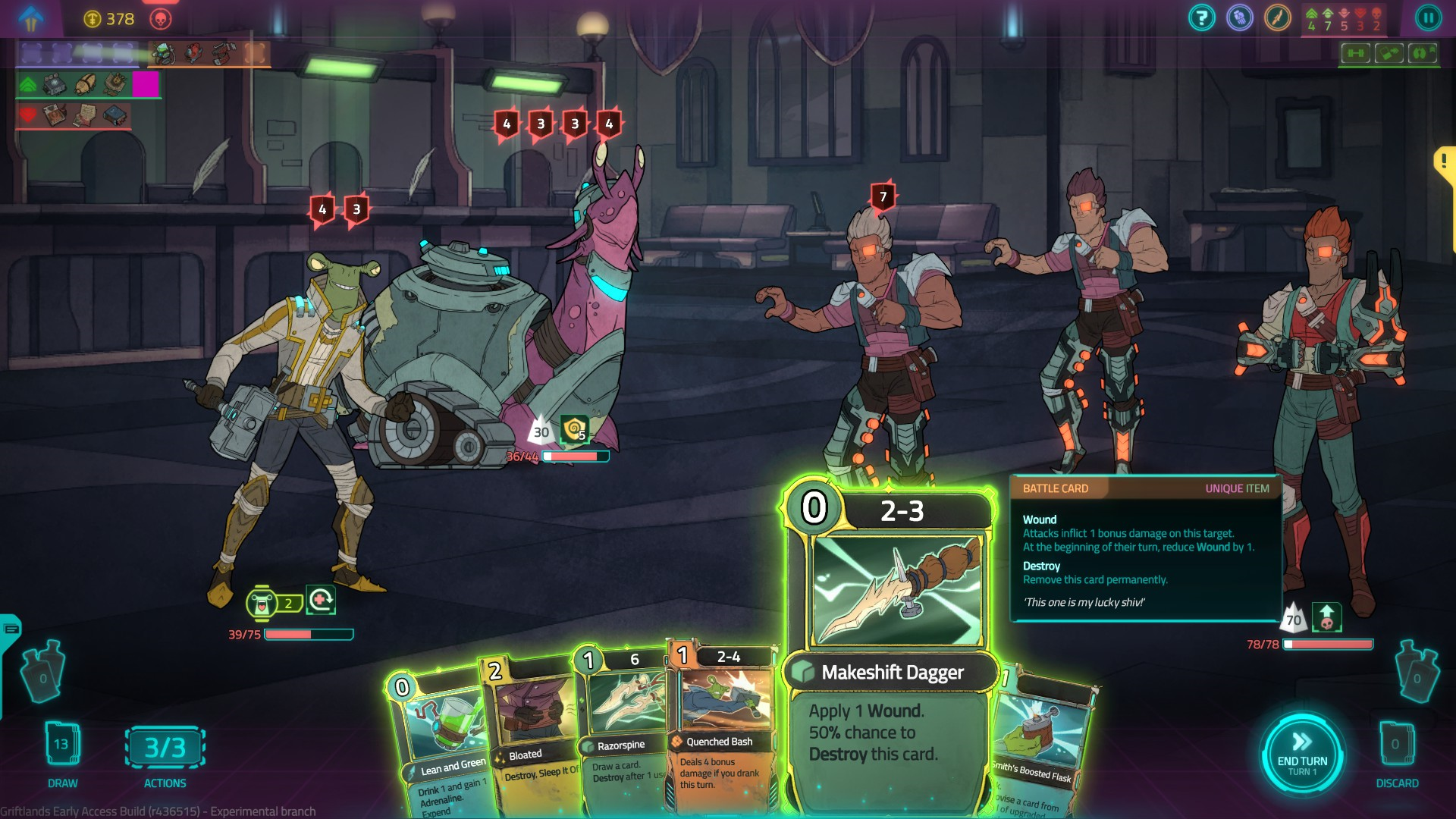This screenshot has width=1456, height=819.
Task: Open the purple fist negotiation deck icon
Action: click(1240, 18)
